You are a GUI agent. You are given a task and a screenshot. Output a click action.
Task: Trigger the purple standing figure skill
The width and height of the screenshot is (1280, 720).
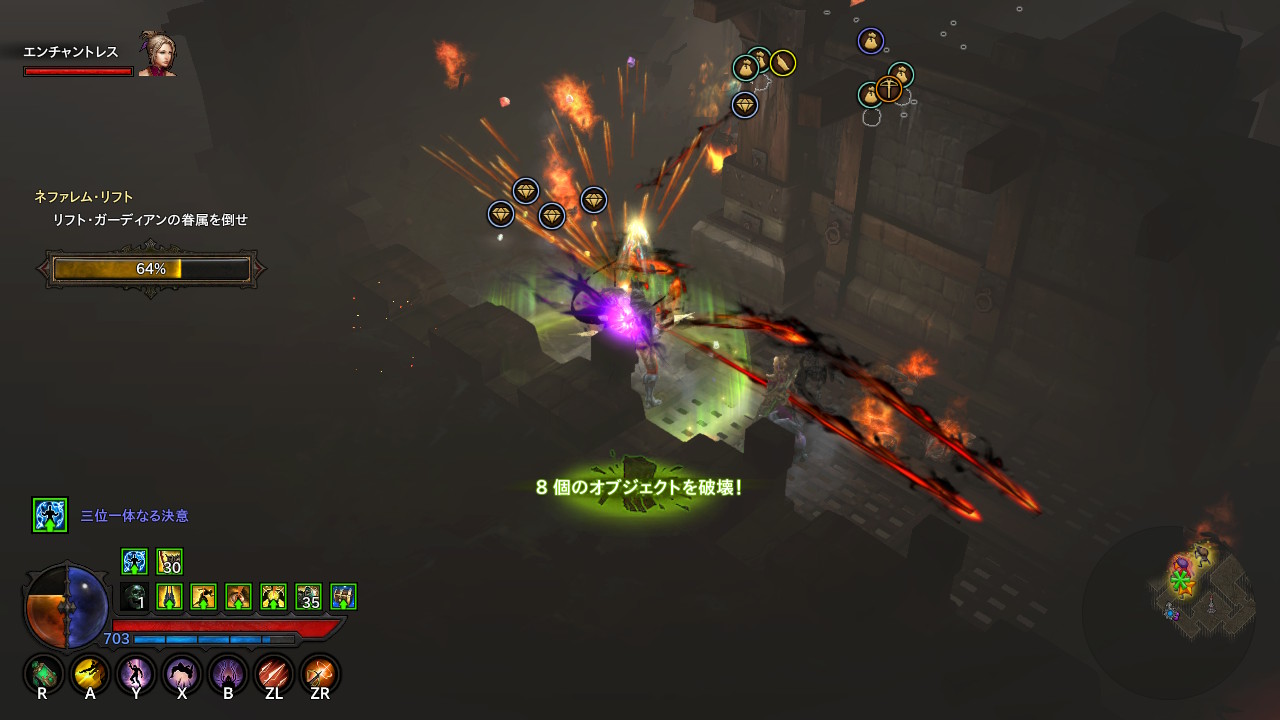(136, 674)
